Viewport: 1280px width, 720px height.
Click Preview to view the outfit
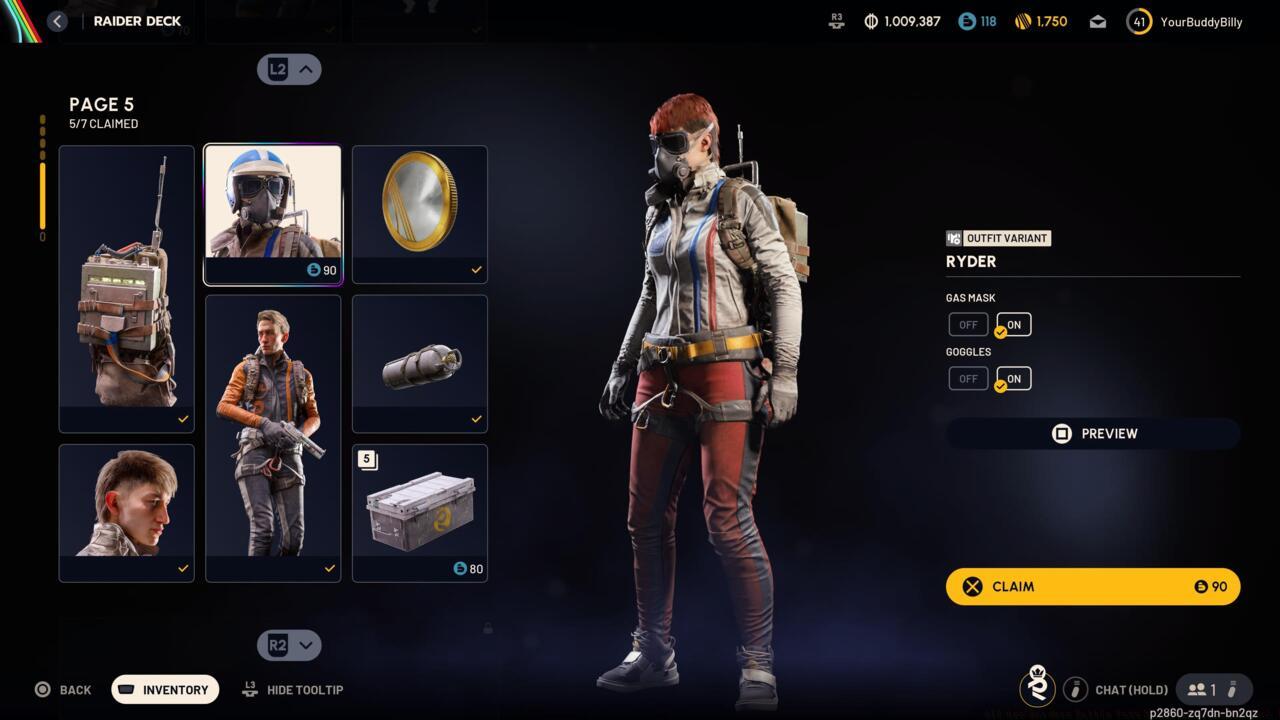[x=1092, y=433]
